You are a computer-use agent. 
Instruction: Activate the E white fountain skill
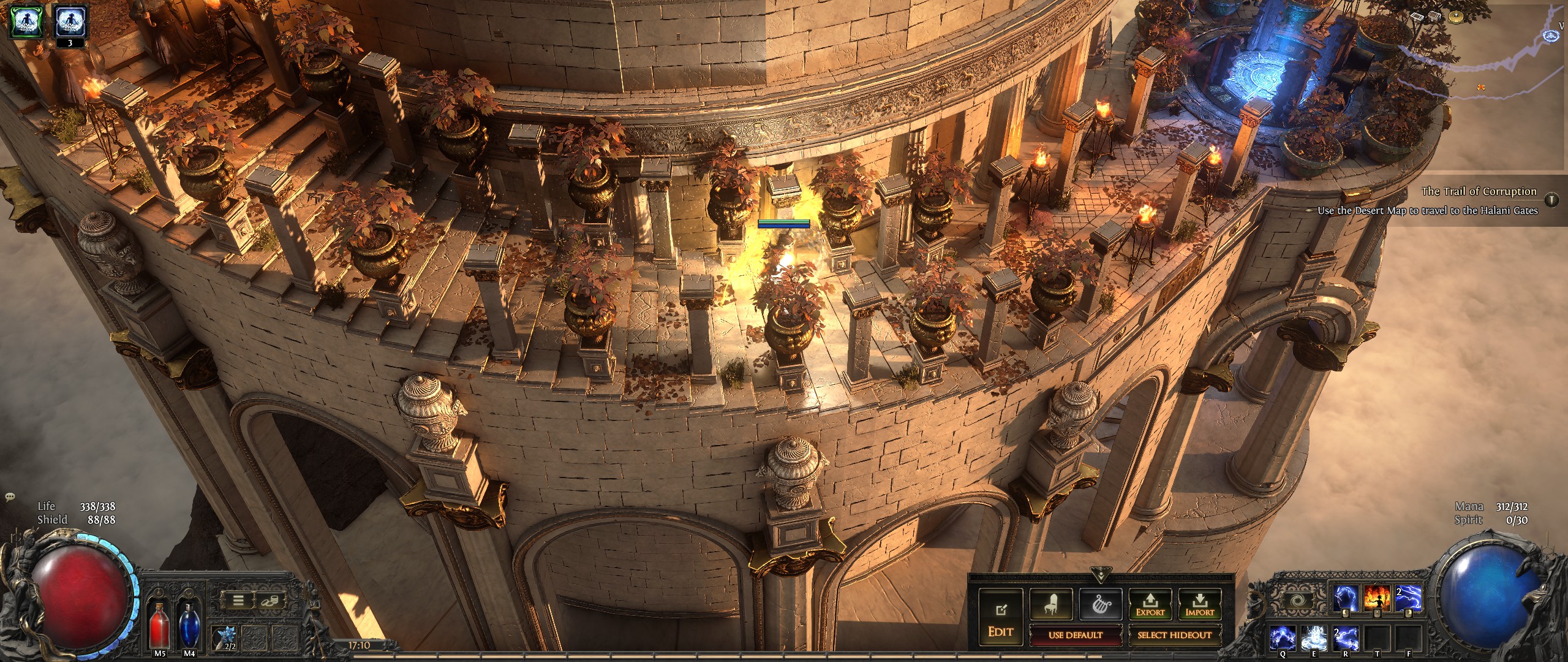(1314, 637)
